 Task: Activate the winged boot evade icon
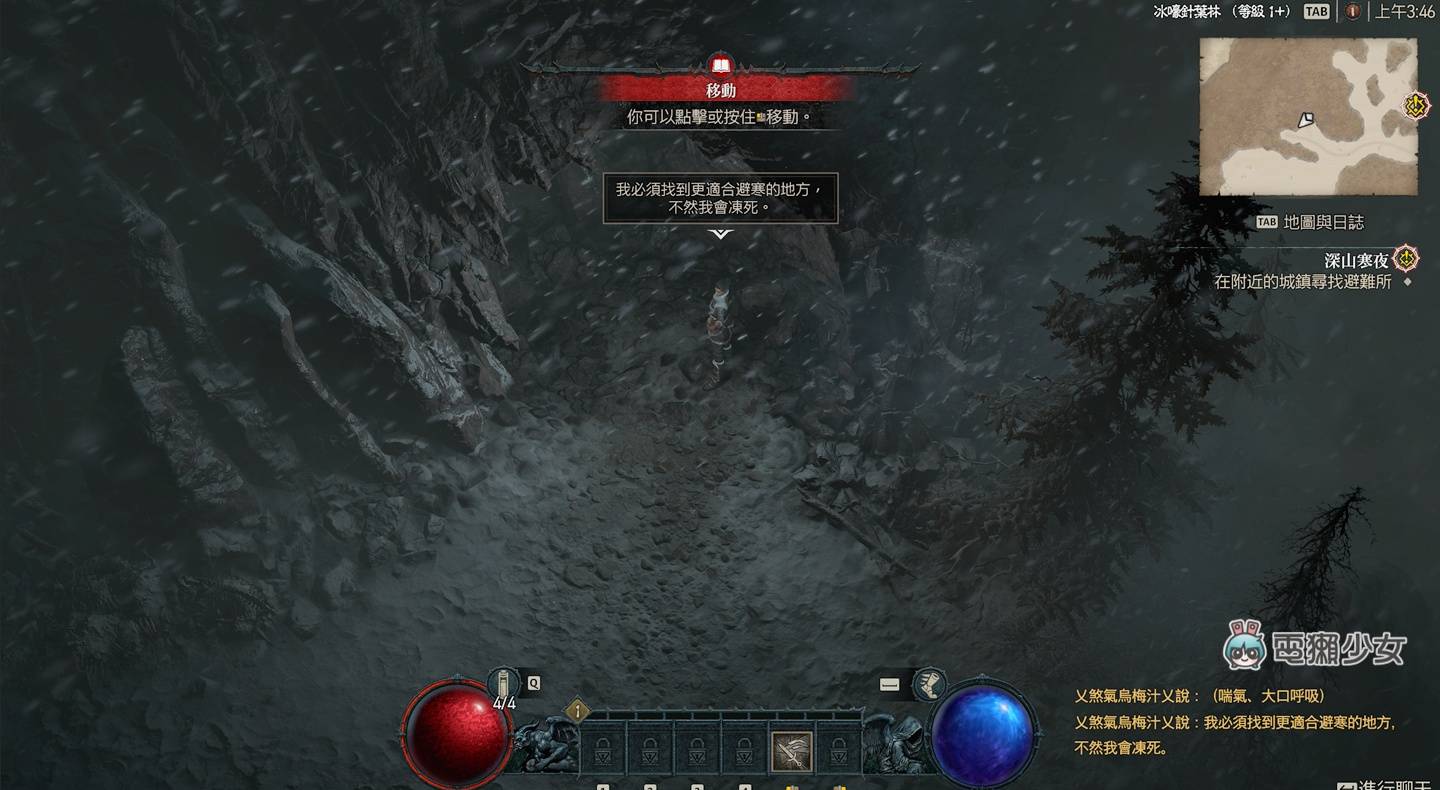click(930, 684)
